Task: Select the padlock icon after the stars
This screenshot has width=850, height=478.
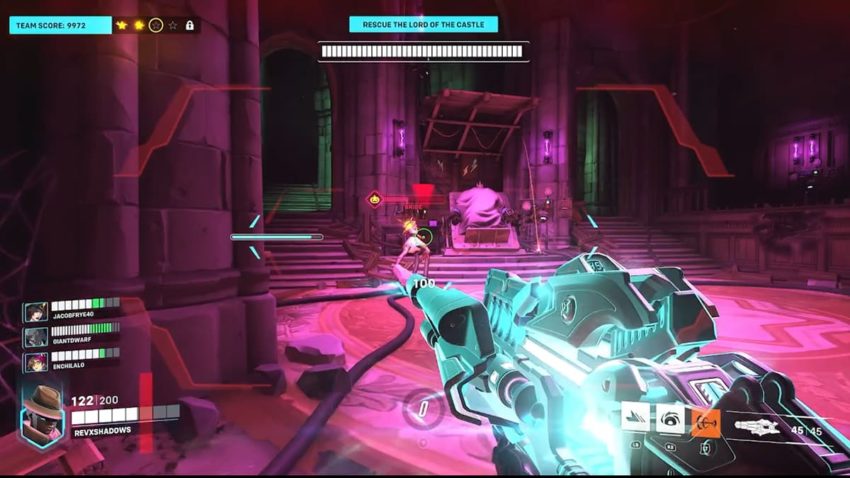Action: 189,24
